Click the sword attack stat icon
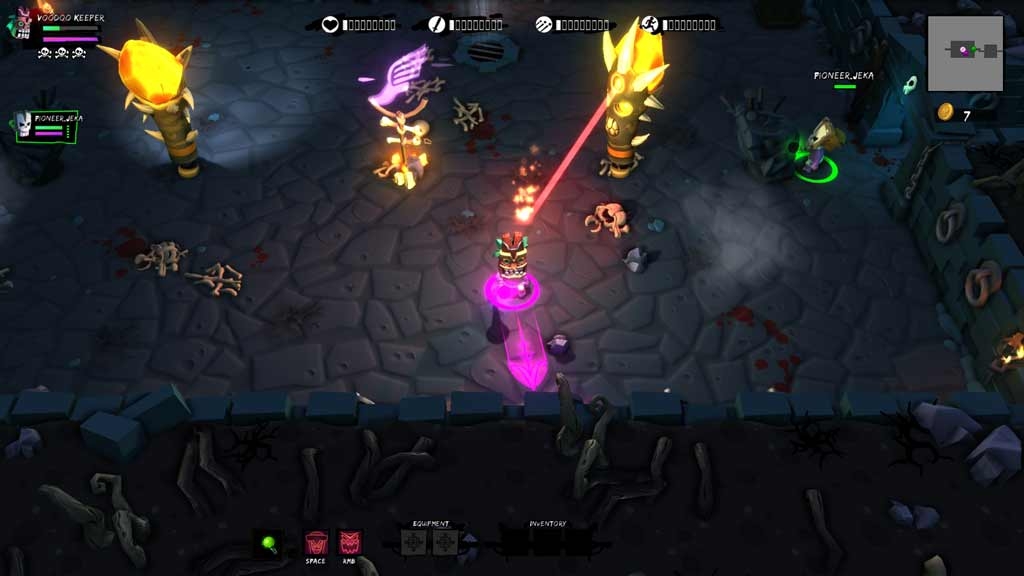The image size is (1024, 576). point(437,24)
